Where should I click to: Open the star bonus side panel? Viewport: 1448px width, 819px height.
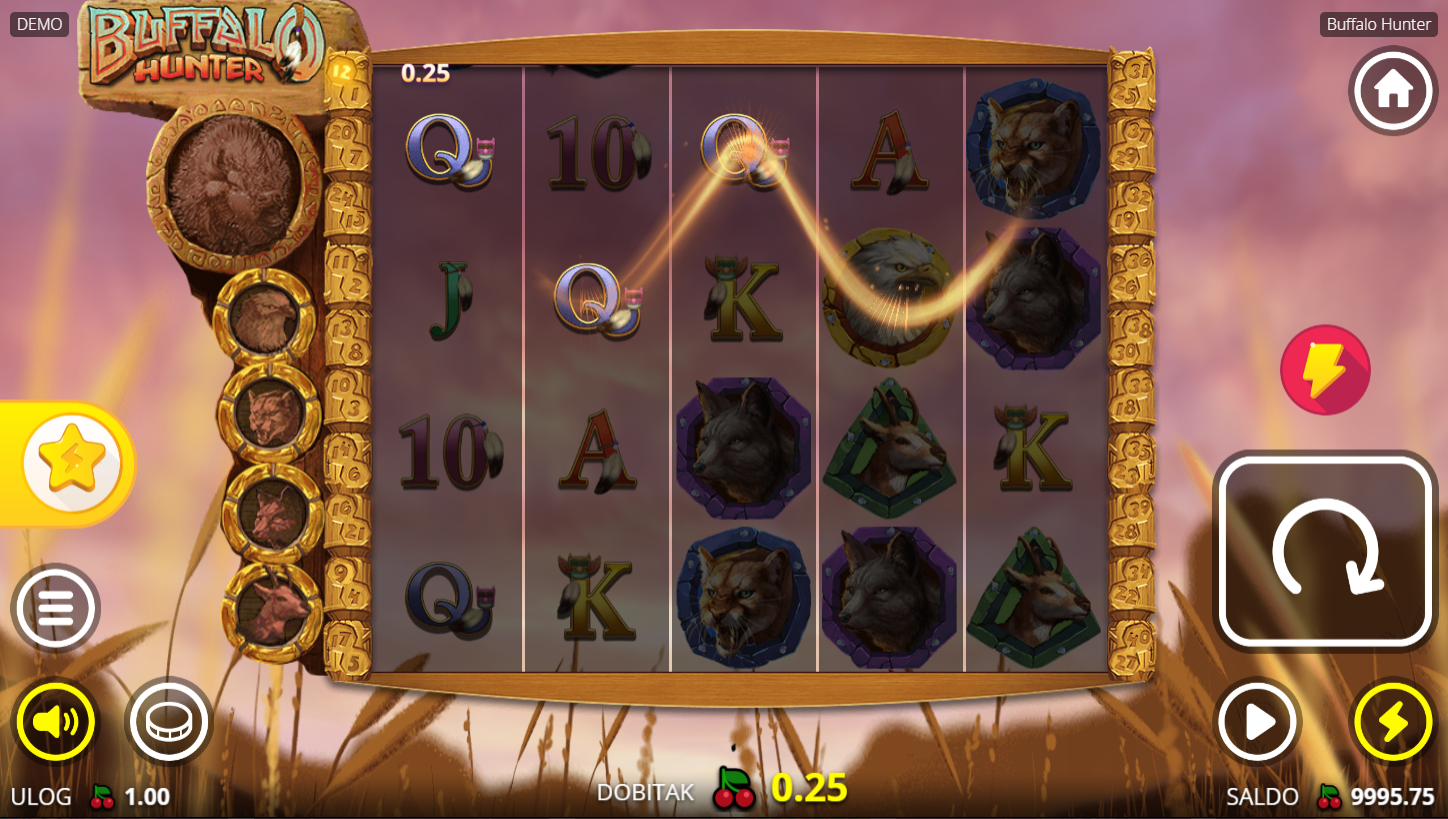click(71, 464)
